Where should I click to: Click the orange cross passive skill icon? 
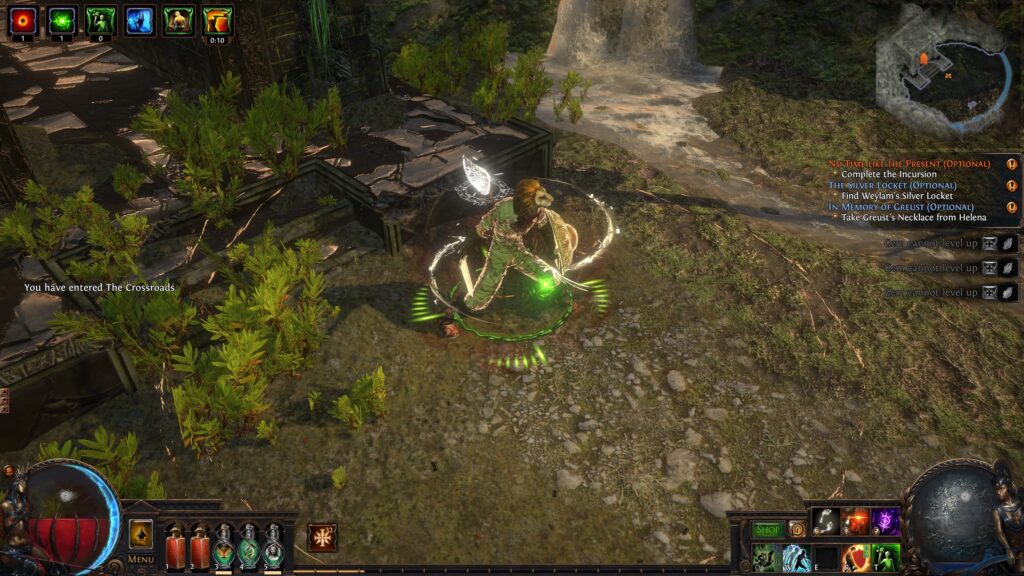point(322,537)
